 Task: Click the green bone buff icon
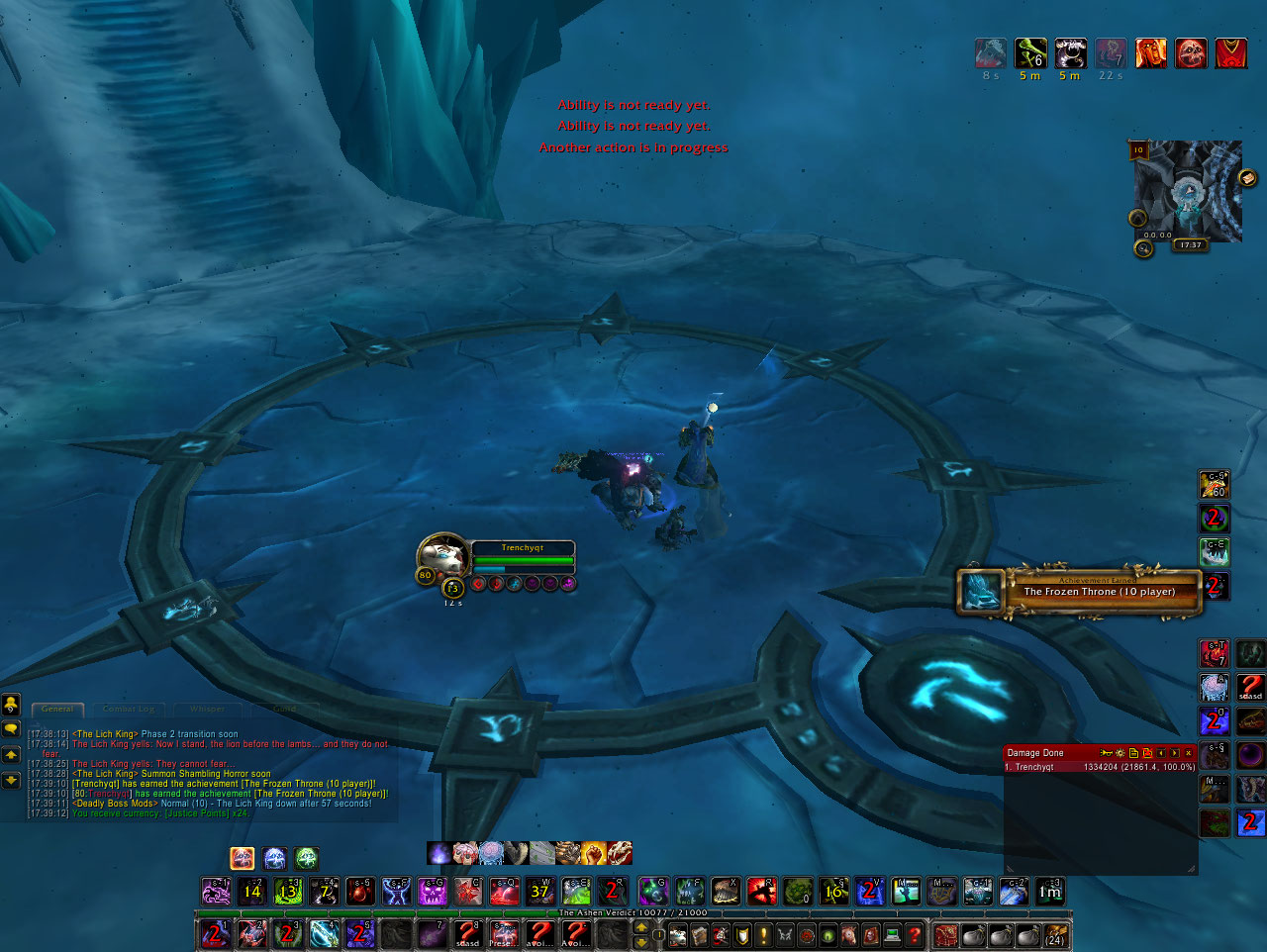(1029, 52)
